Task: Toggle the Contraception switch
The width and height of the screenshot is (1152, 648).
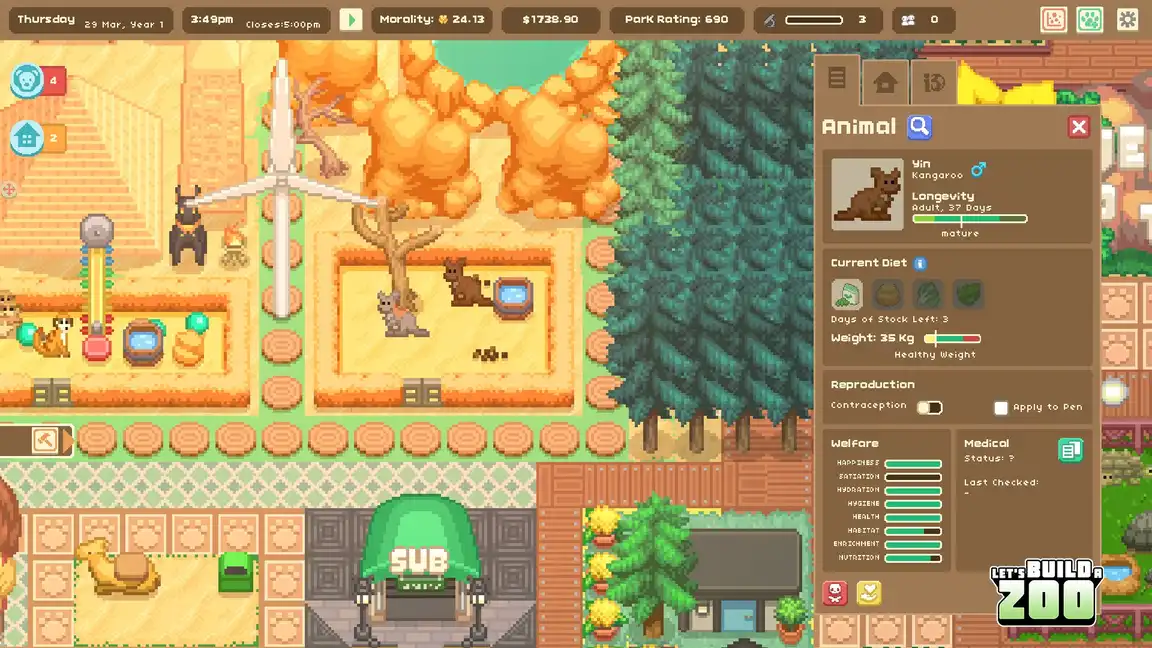Action: [930, 407]
